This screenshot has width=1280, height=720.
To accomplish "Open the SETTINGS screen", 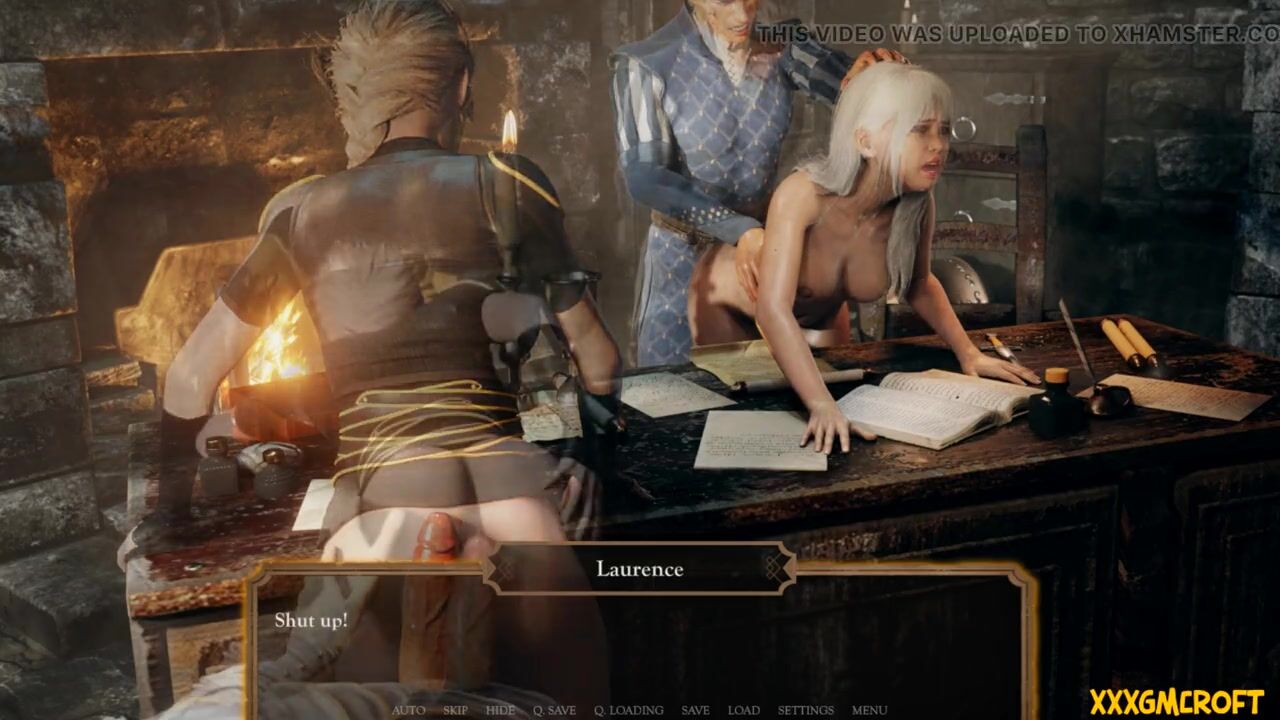I will pos(805,710).
